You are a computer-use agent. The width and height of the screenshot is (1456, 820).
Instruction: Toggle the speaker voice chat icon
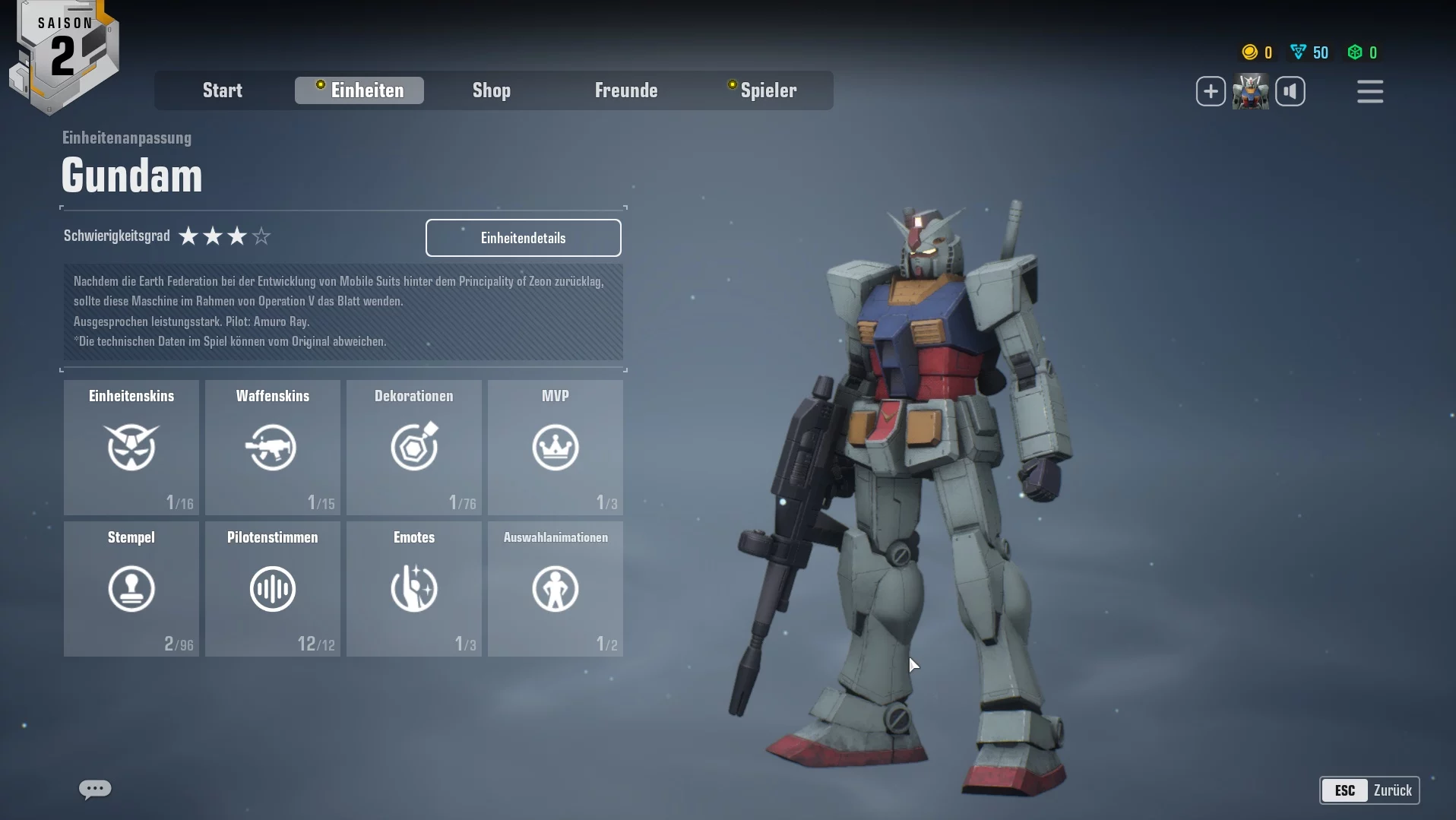tap(1290, 92)
